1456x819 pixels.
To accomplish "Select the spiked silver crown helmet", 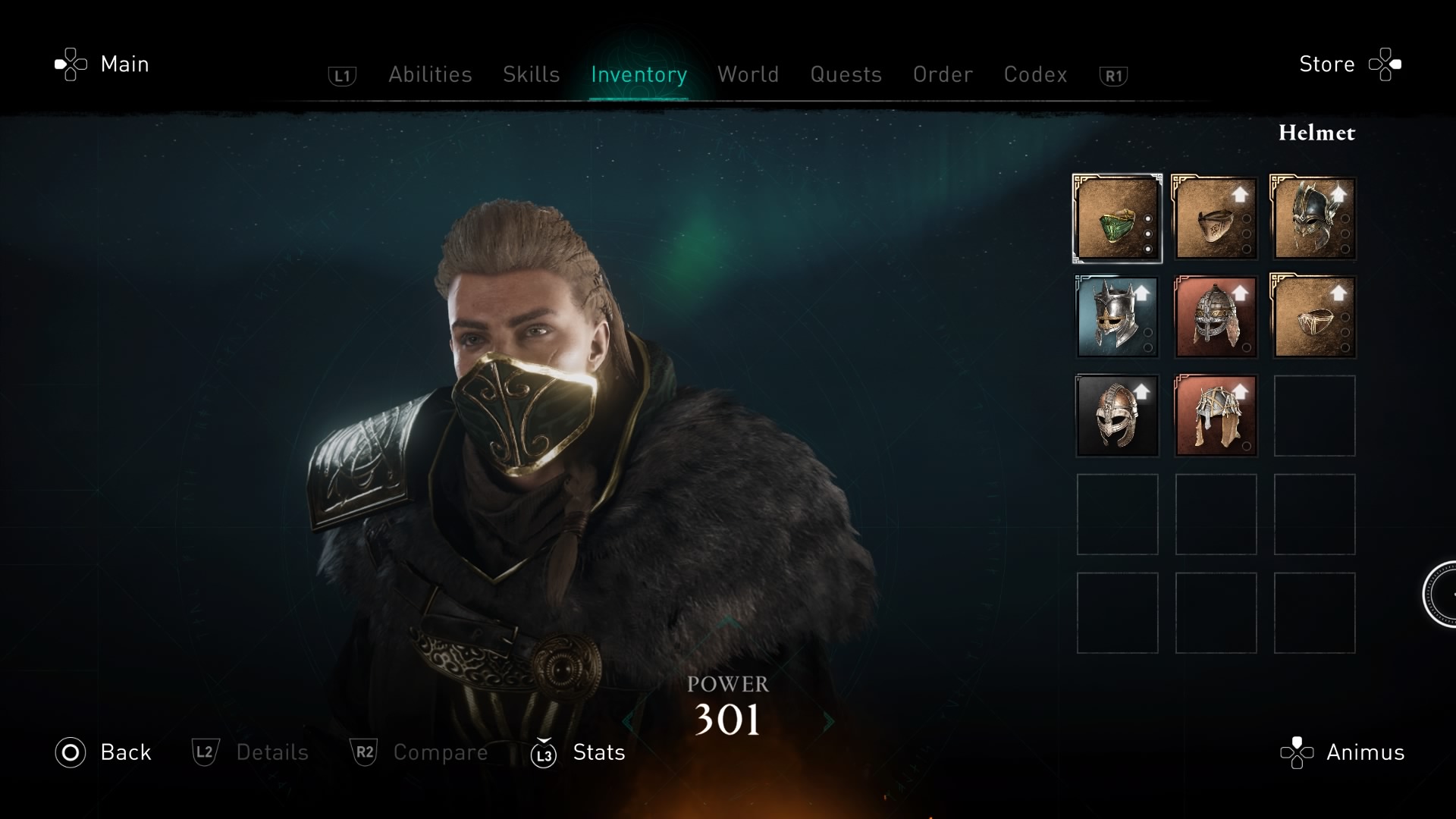I will click(x=1117, y=317).
